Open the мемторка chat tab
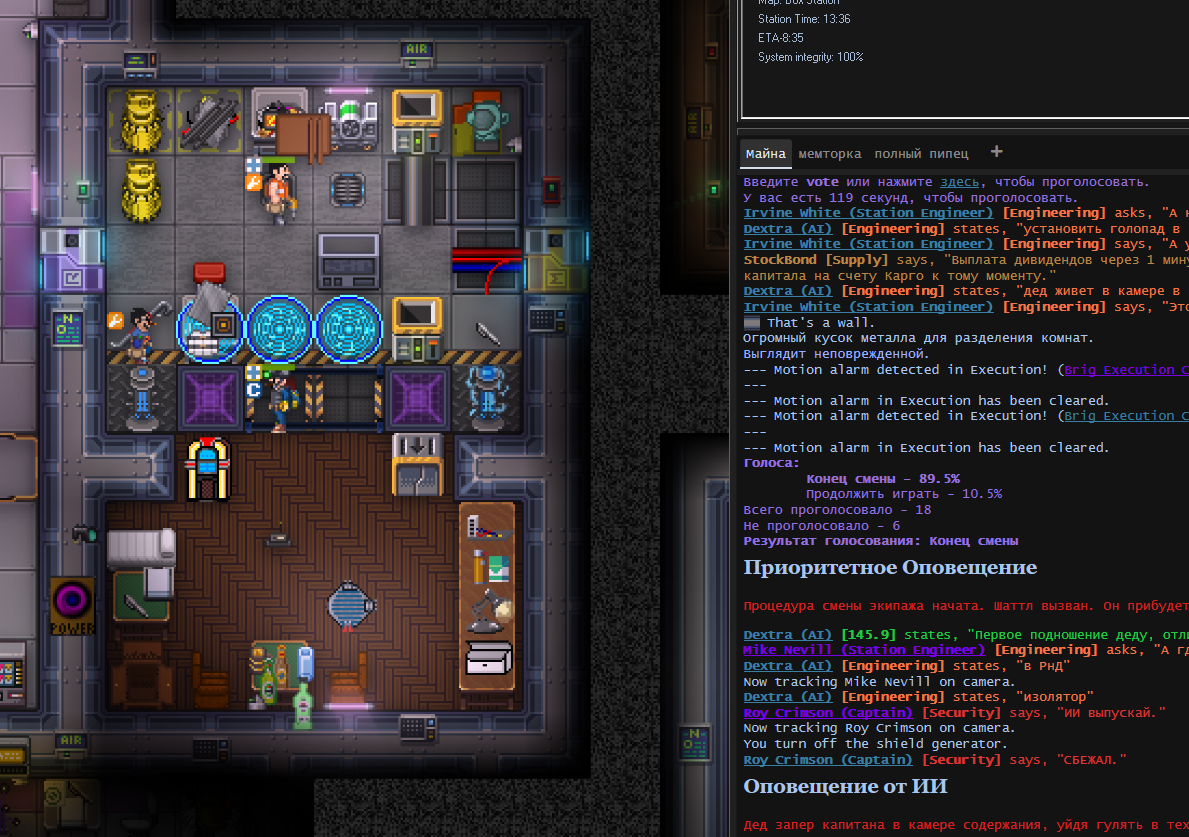The height and width of the screenshot is (837, 1189). [829, 154]
